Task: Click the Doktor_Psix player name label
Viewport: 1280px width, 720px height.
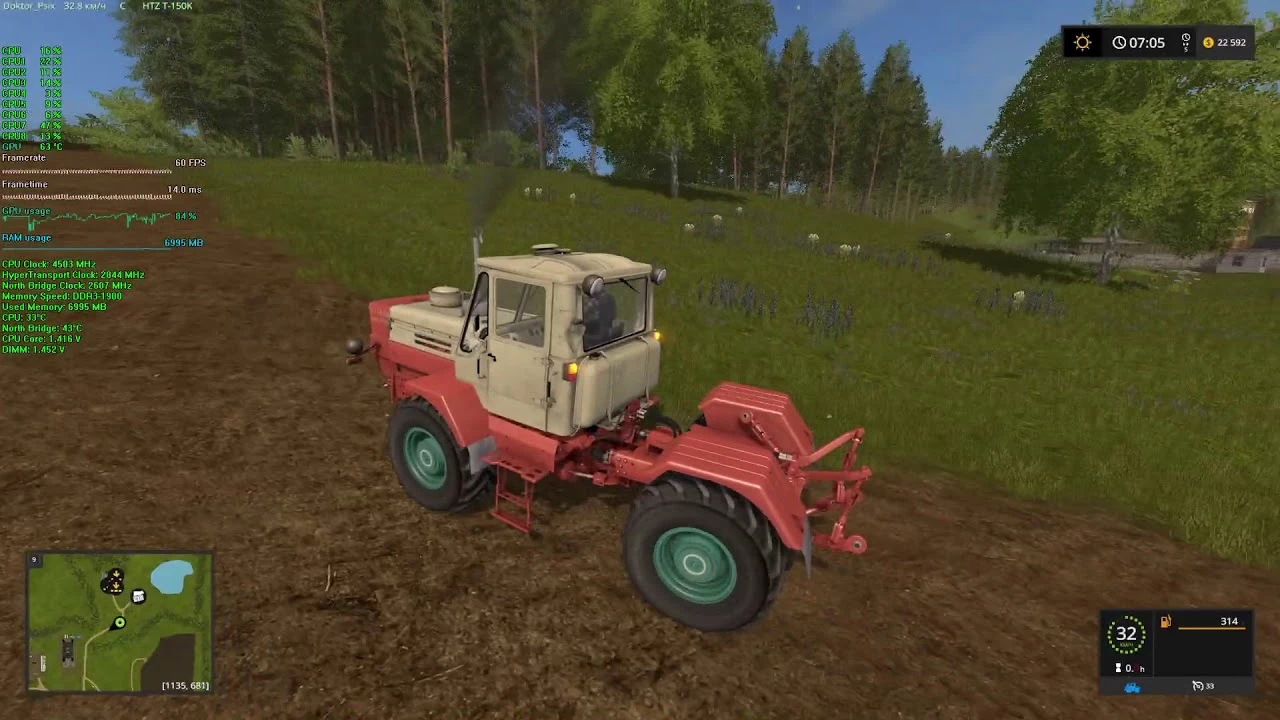Action: click(x=28, y=6)
